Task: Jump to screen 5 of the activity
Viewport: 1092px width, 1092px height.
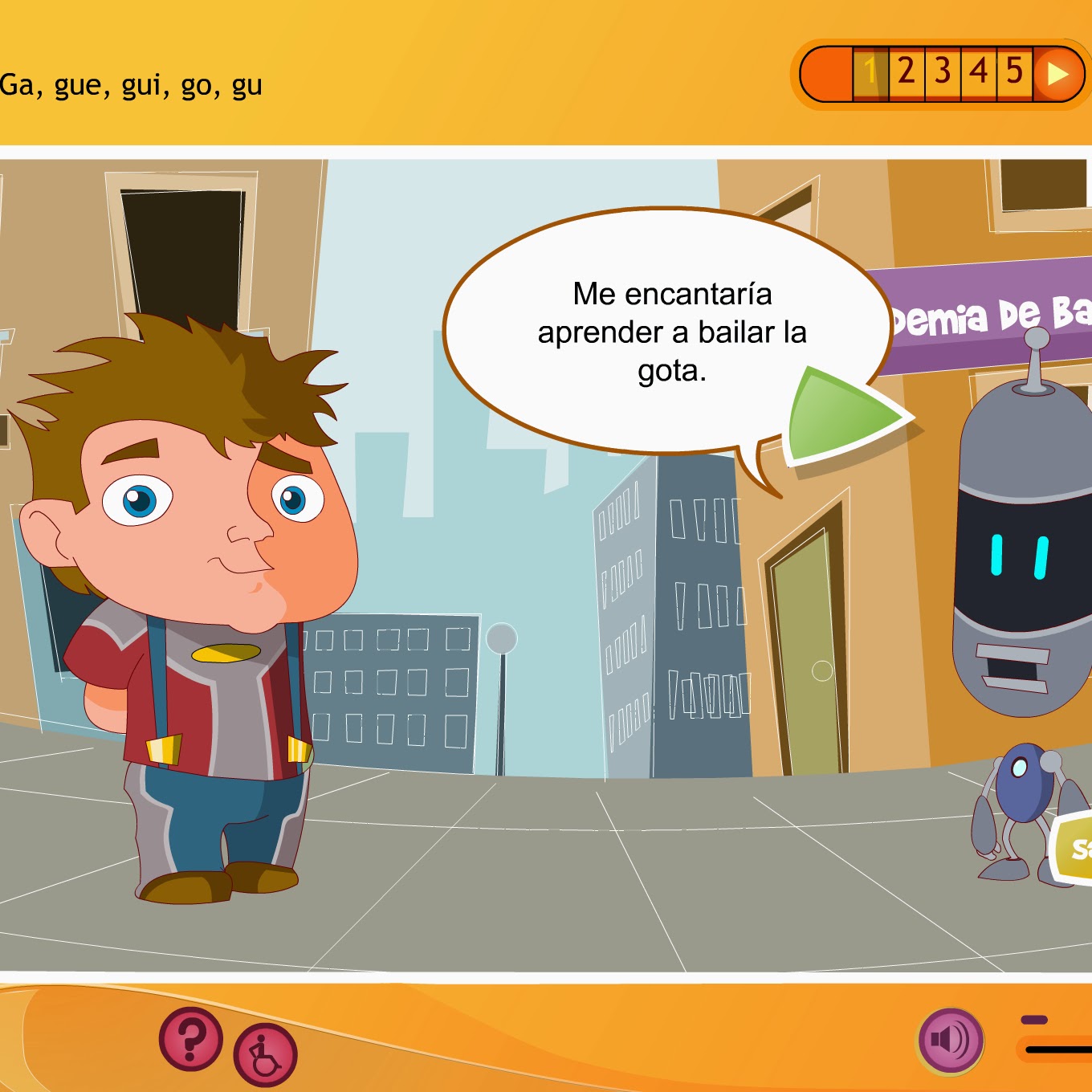Action: tap(1014, 75)
